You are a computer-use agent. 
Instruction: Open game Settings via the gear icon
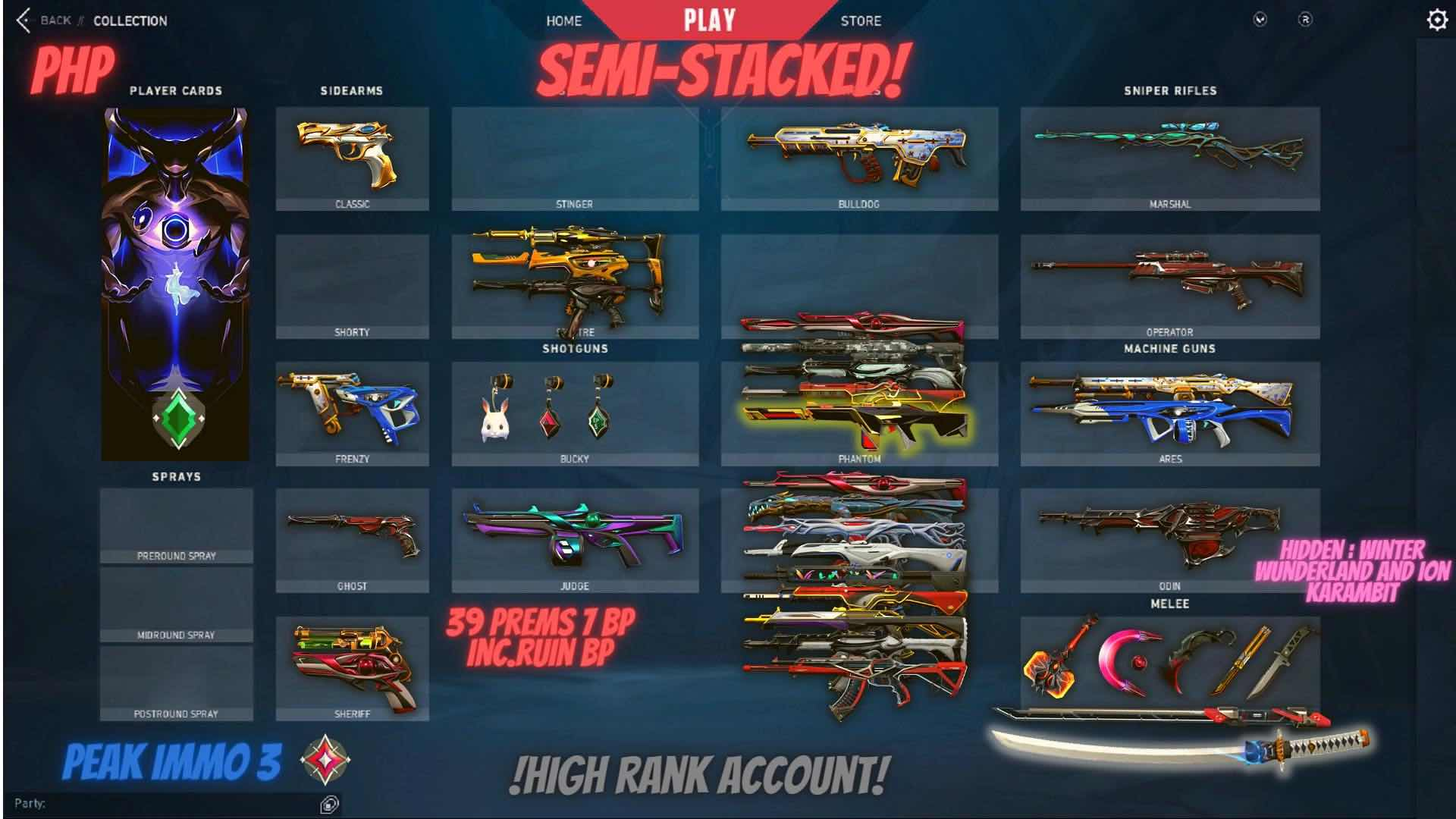(x=1436, y=21)
